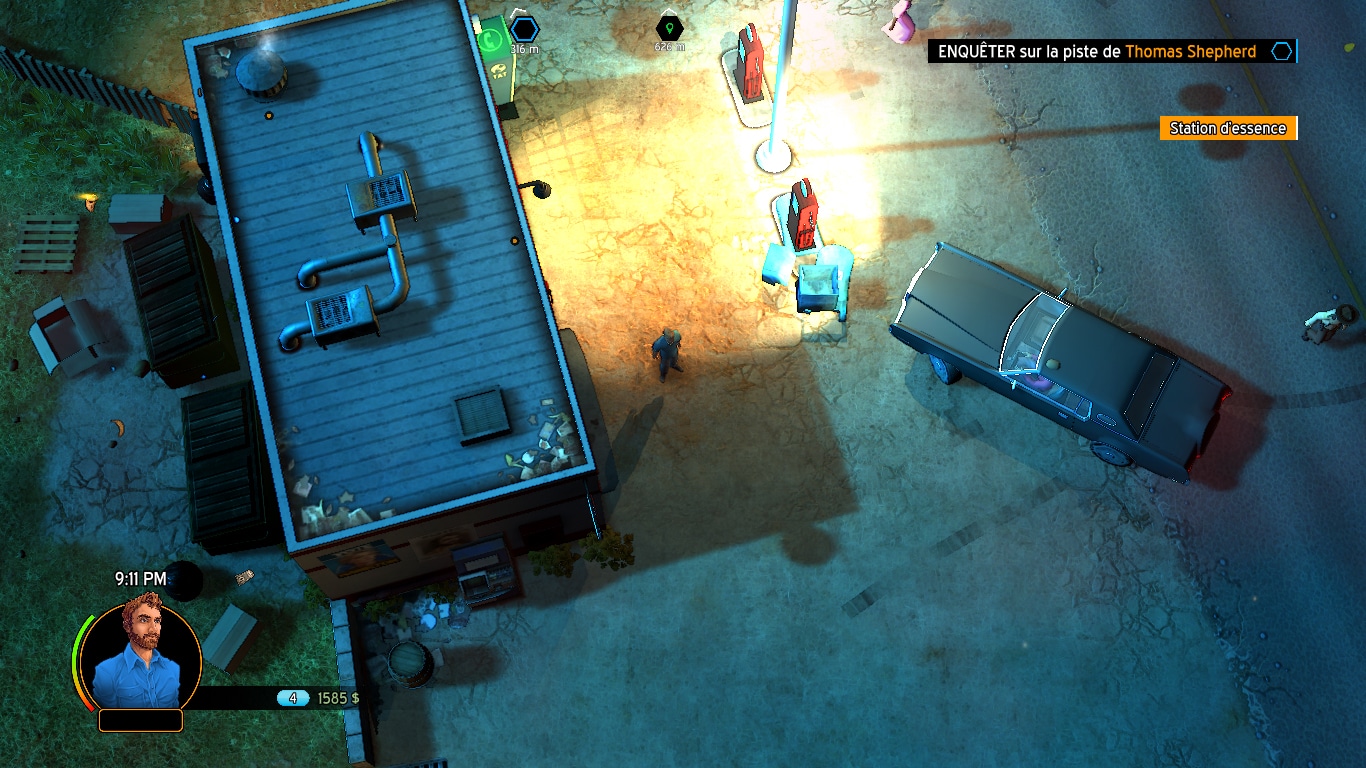1366x768 pixels.
Task: Click the Station d'essence location label
Action: pyautogui.click(x=1228, y=128)
